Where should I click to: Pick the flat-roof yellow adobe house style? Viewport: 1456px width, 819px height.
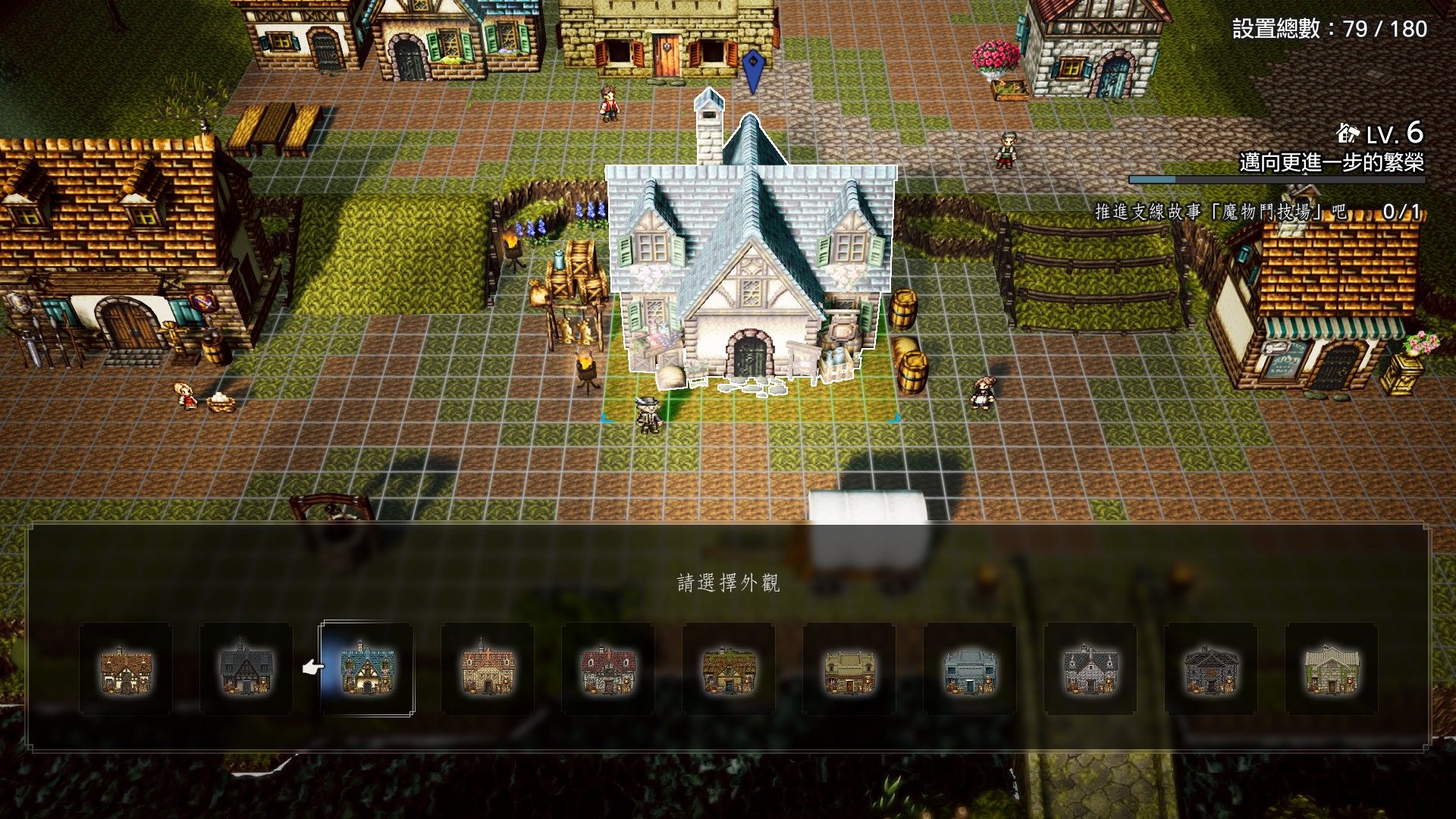coord(849,669)
